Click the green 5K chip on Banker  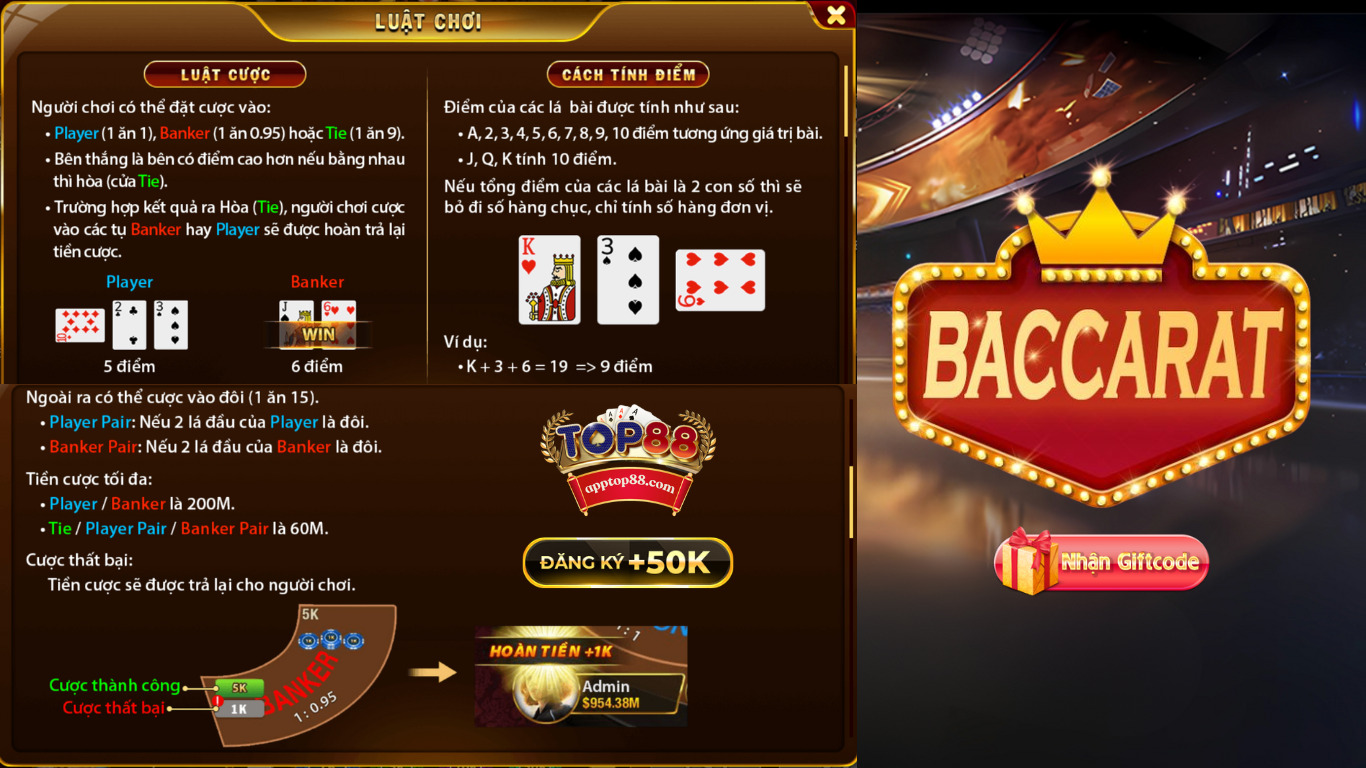(240, 686)
